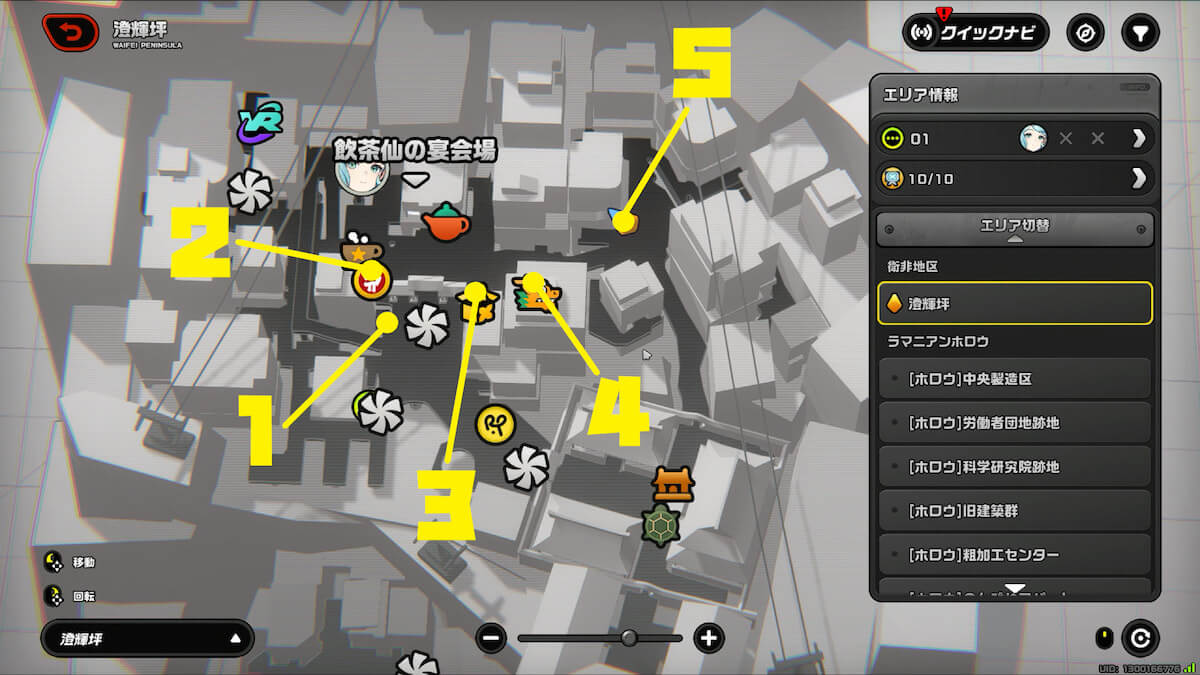Open the クイックナビ quick navigation

pos(975,33)
